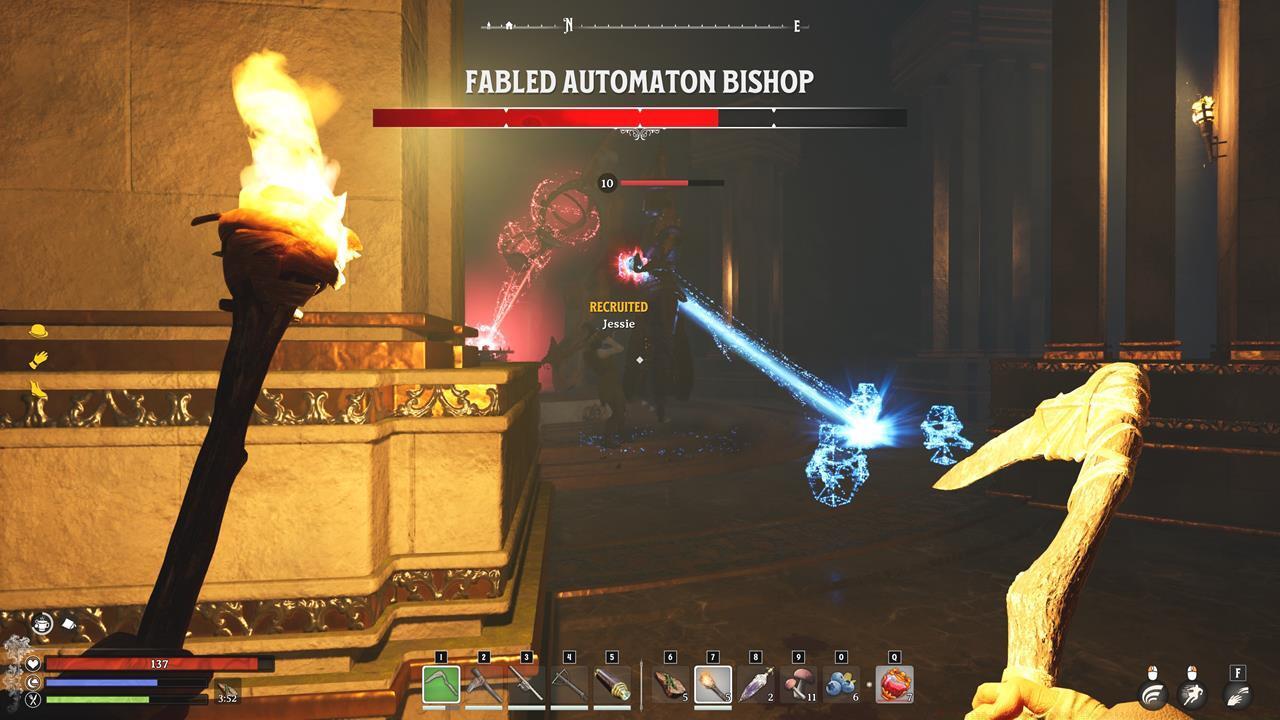The image size is (1280, 720).
Task: Activate the primary swing attack ability
Action: coord(1155,695)
